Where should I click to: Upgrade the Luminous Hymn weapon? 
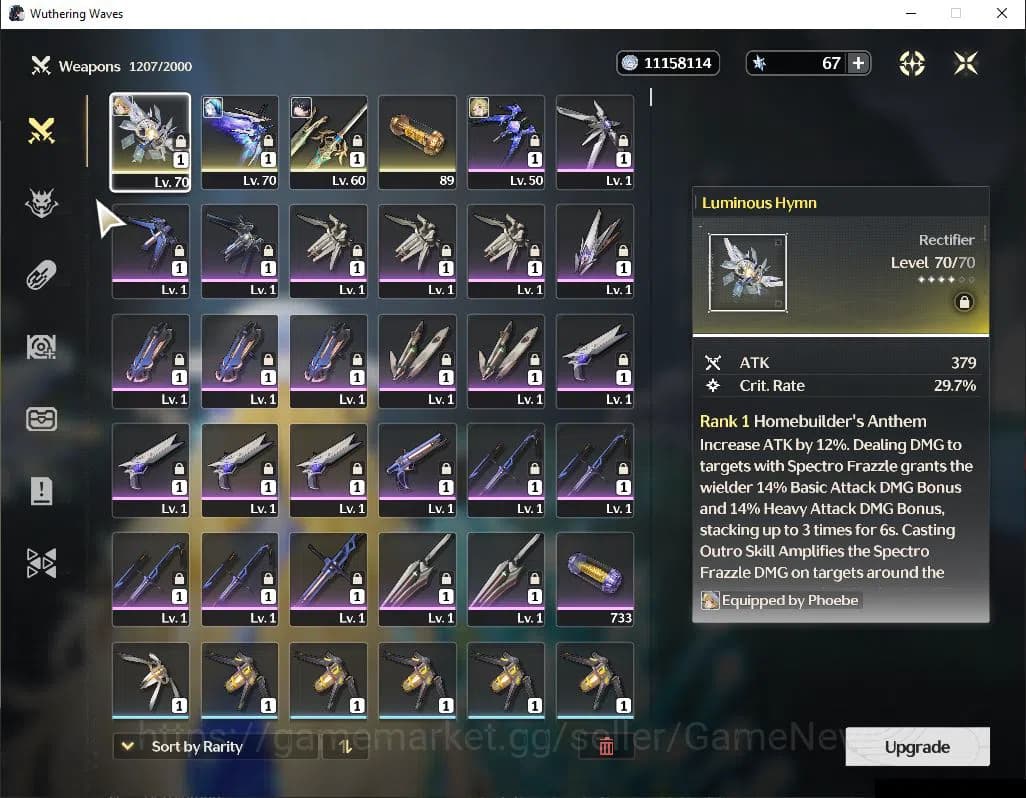[917, 747]
